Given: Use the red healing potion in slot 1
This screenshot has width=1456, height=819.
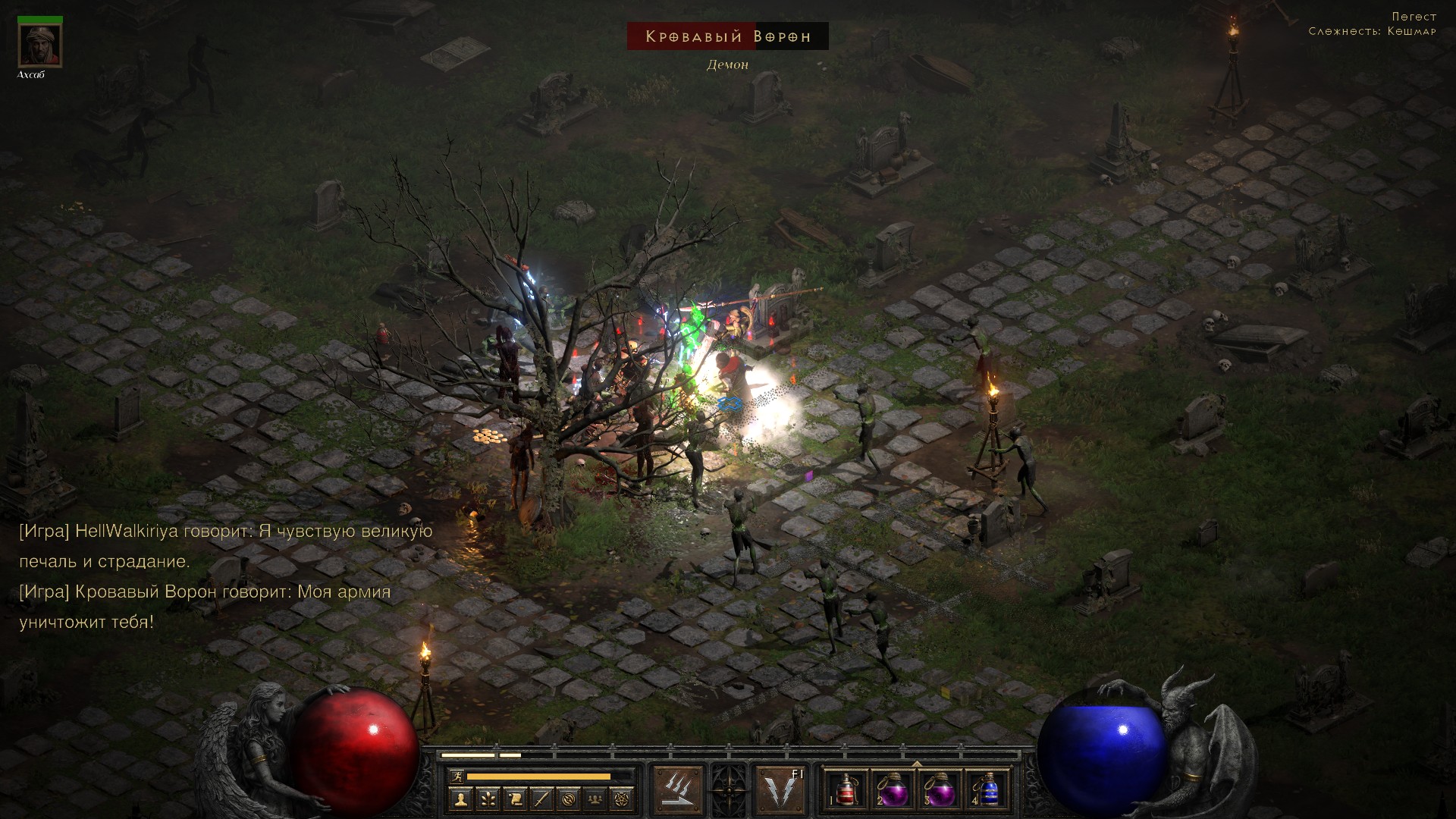Looking at the screenshot, I should pyautogui.click(x=848, y=790).
